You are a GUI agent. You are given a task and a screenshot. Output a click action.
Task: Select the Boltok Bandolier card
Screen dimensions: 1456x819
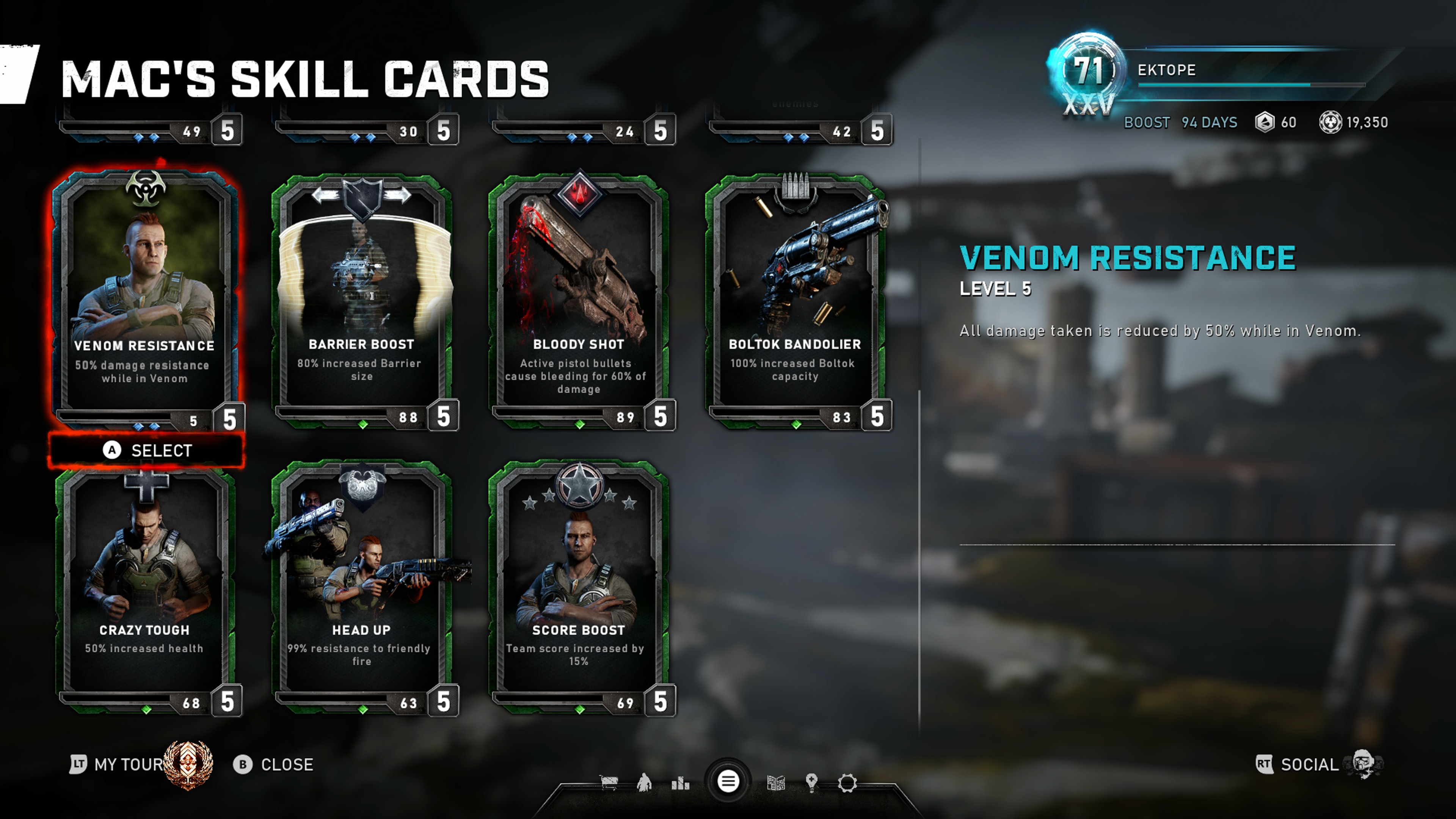[795, 294]
